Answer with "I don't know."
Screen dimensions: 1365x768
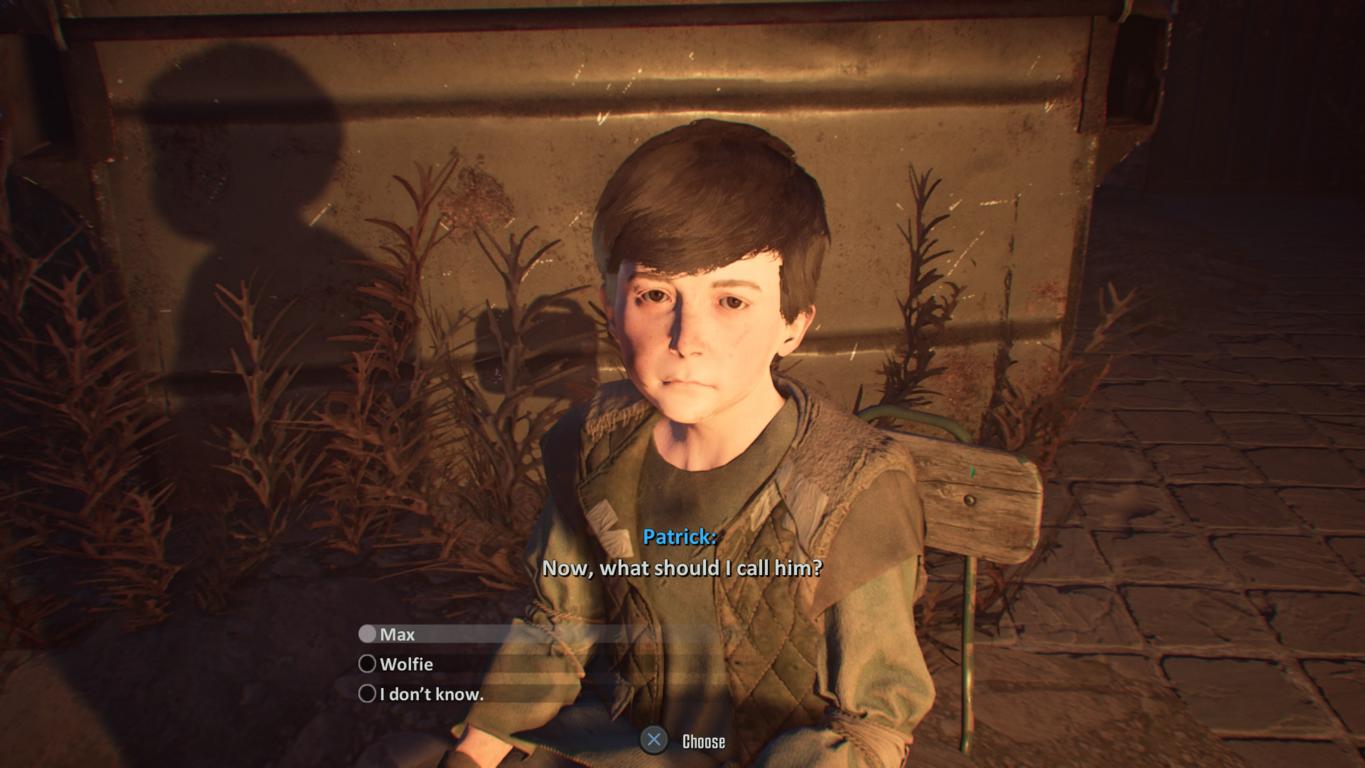[x=431, y=694]
